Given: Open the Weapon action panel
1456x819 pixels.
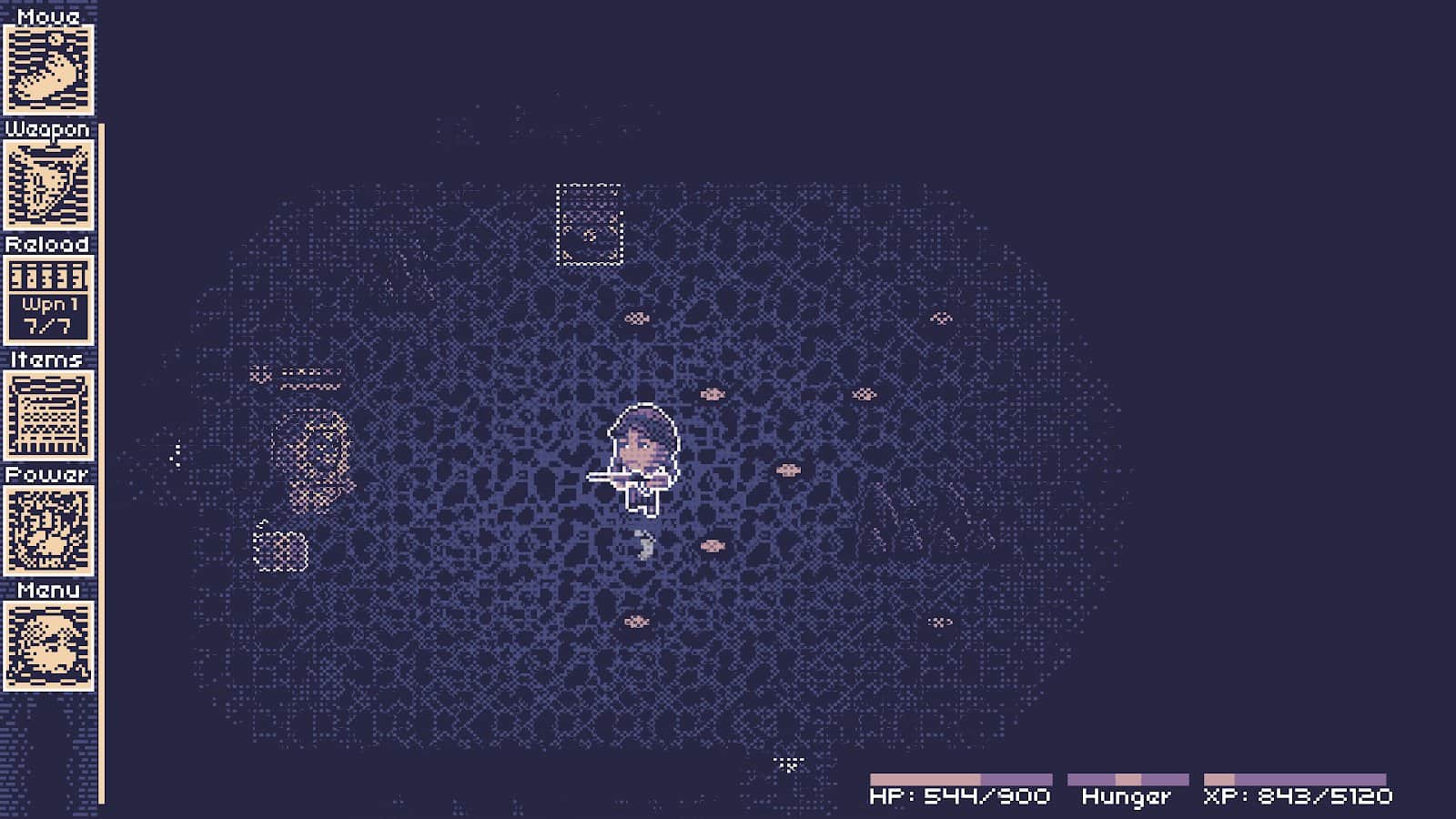Looking at the screenshot, I should click(48, 185).
